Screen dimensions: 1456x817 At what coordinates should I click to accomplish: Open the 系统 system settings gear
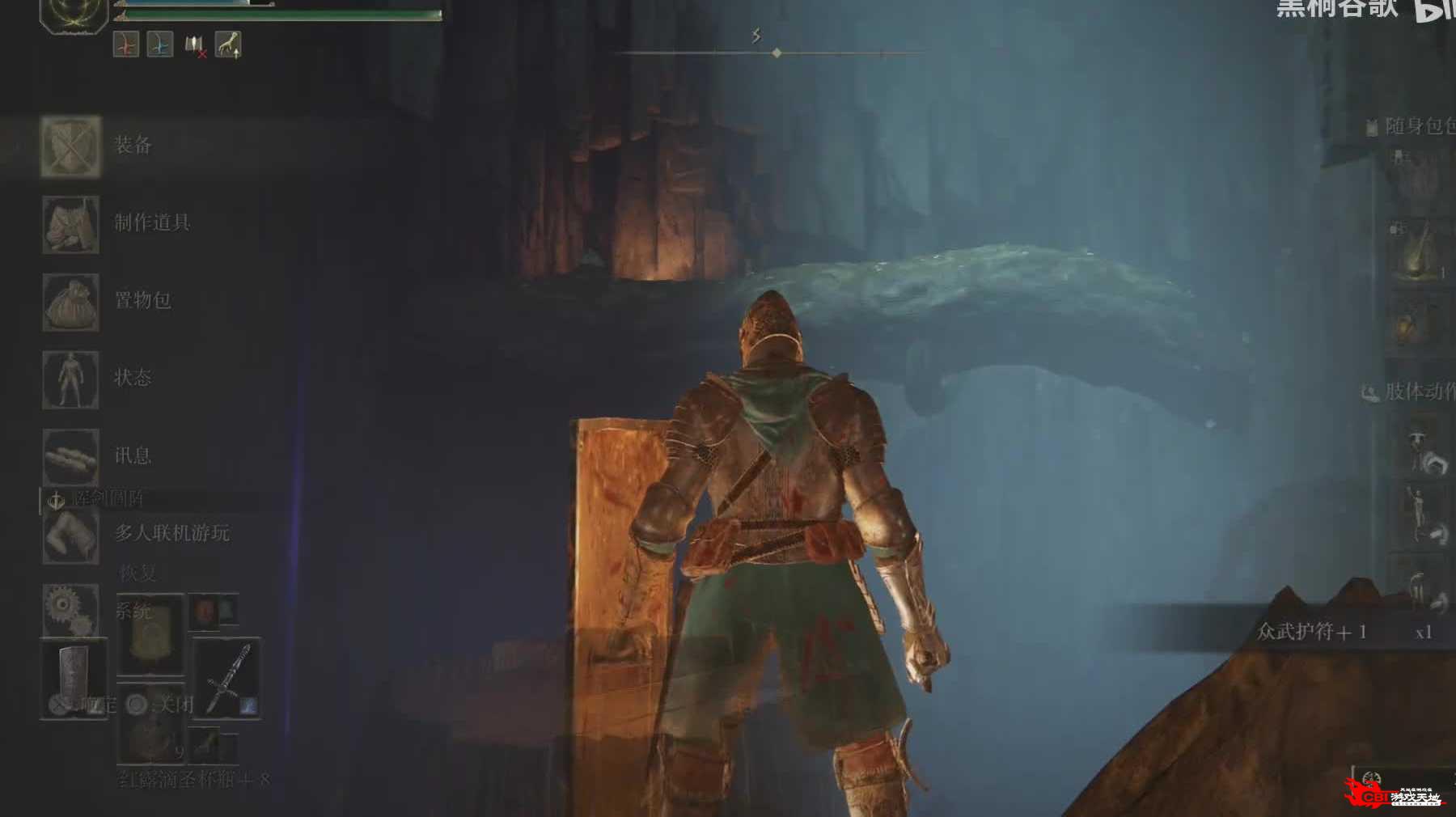pos(71,611)
